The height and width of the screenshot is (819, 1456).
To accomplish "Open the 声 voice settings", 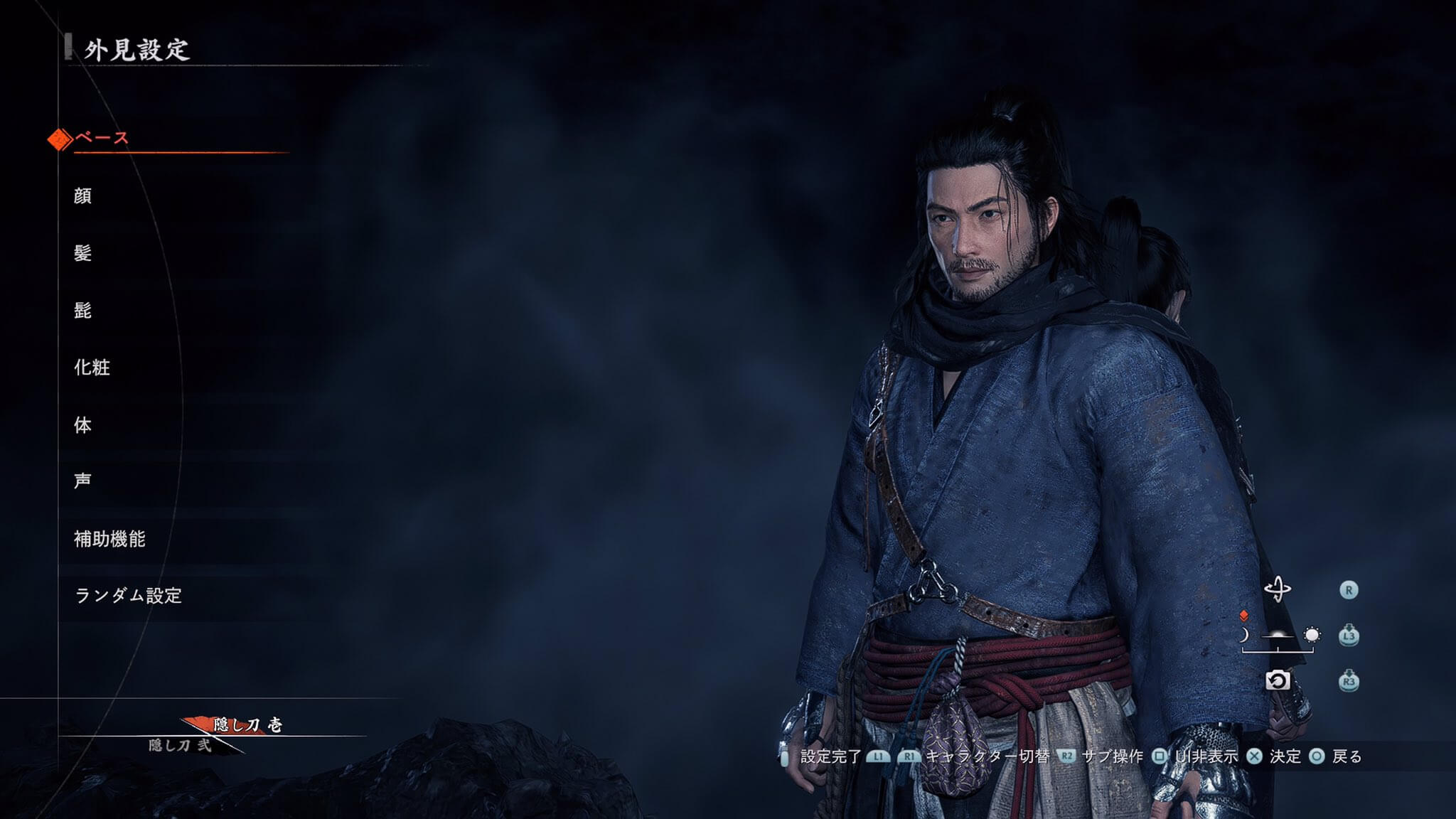I will click(x=83, y=481).
